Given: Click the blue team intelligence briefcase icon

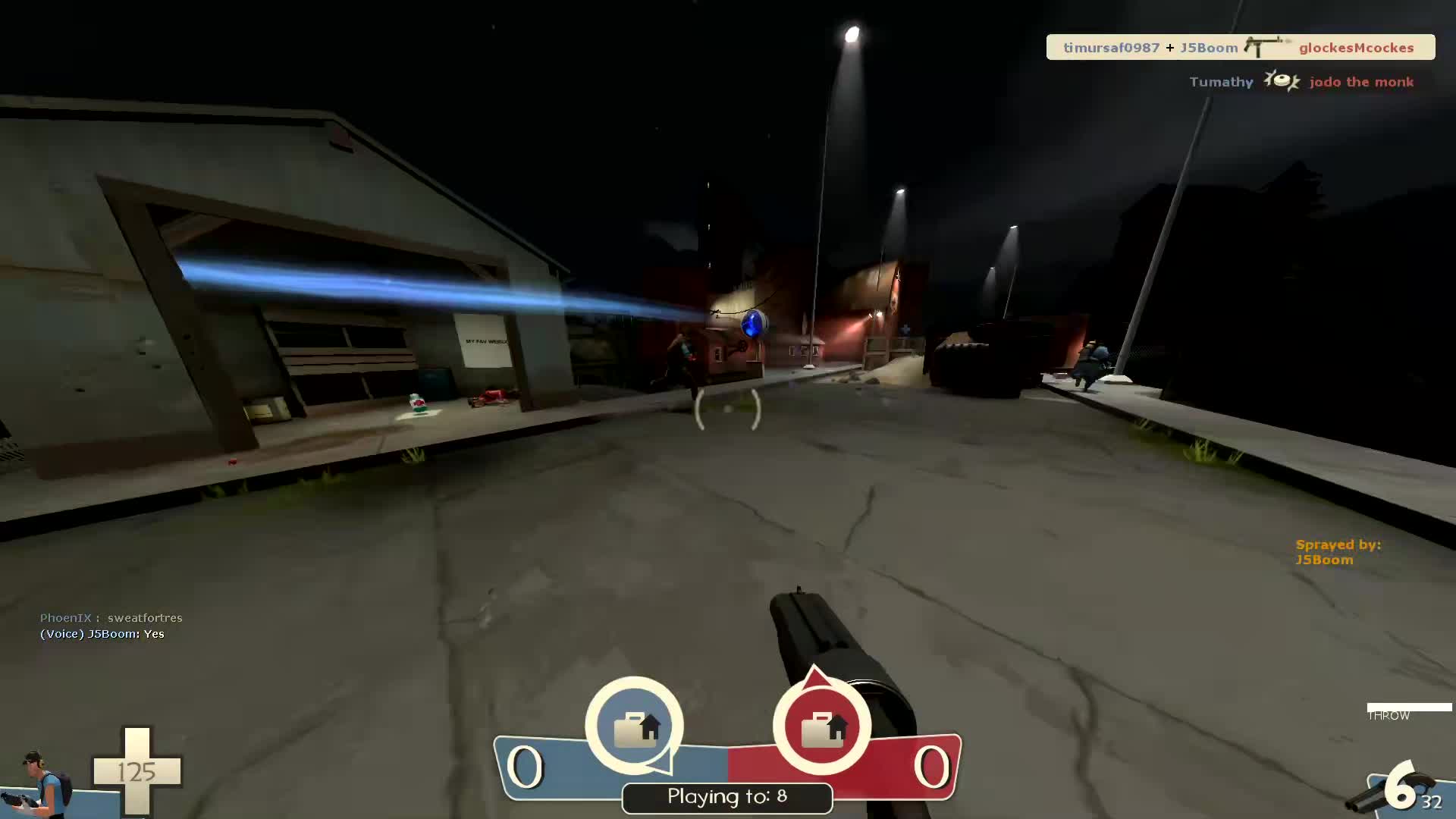Looking at the screenshot, I should (x=634, y=726).
